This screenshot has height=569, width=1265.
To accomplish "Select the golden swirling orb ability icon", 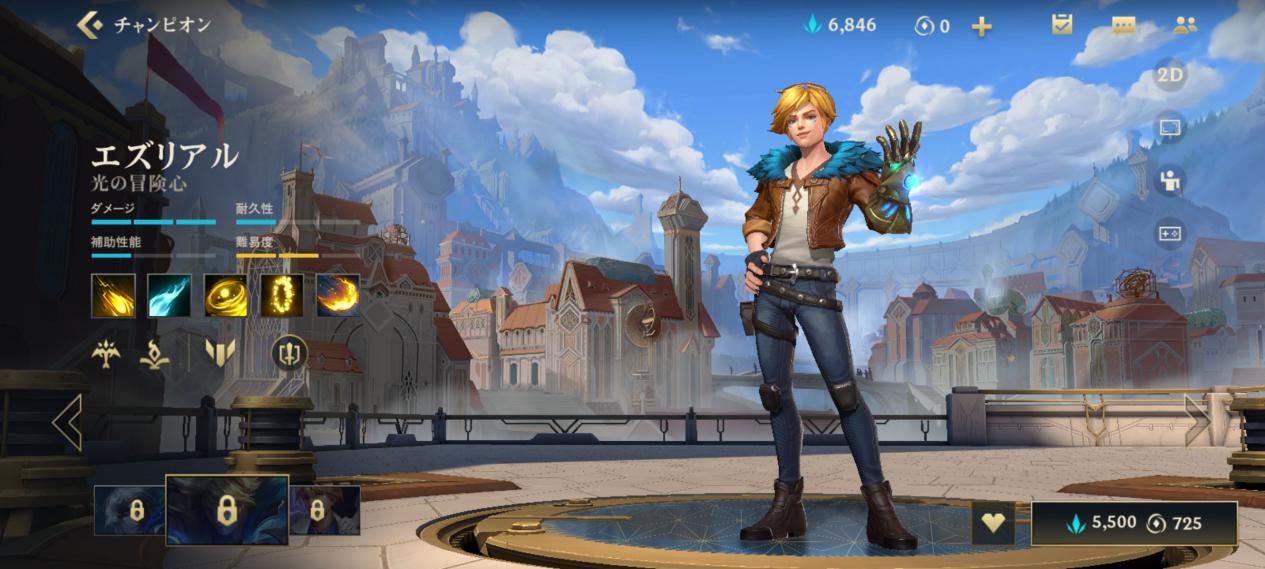I will 226,295.
